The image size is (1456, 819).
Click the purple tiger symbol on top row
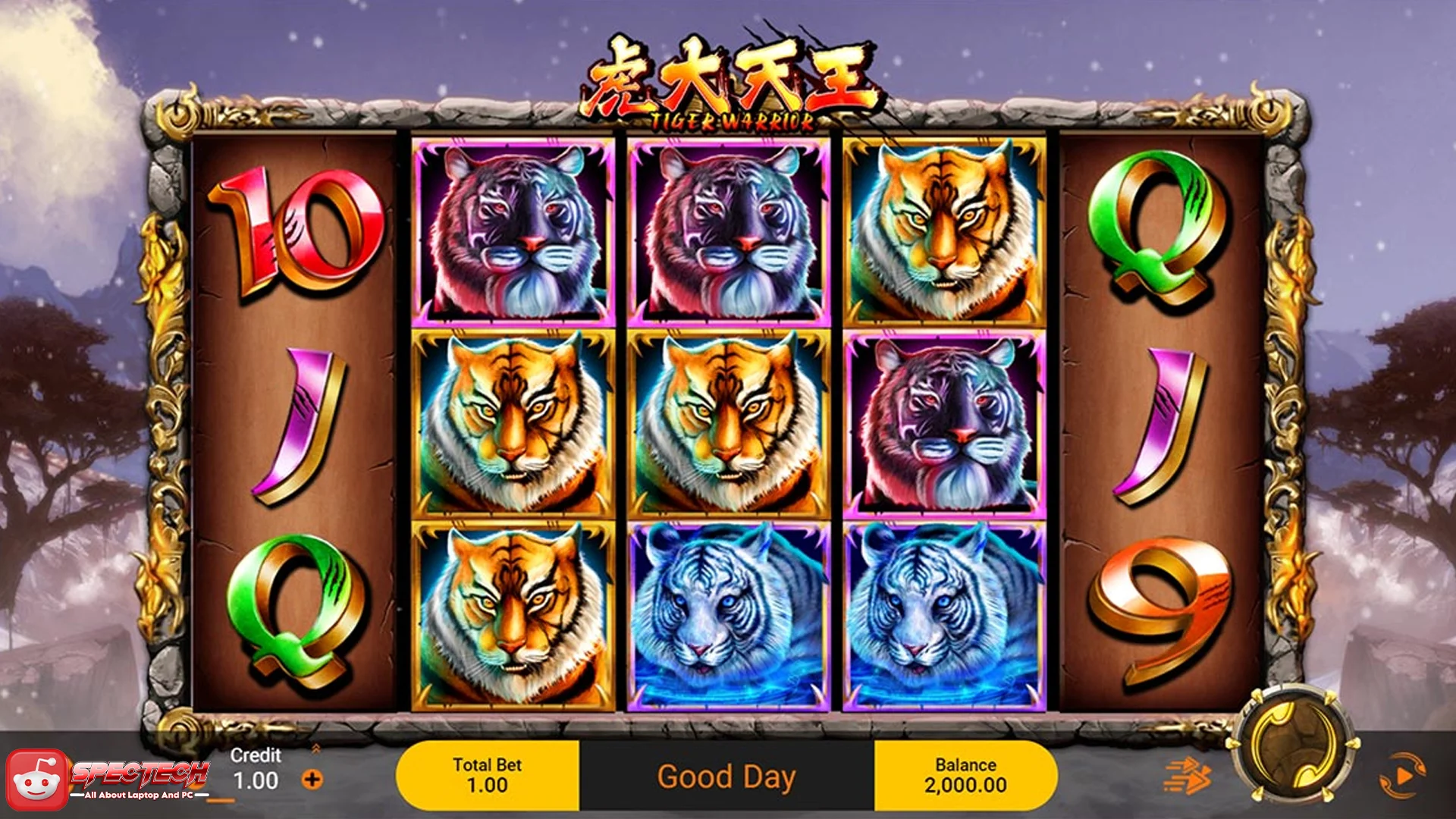point(512,231)
